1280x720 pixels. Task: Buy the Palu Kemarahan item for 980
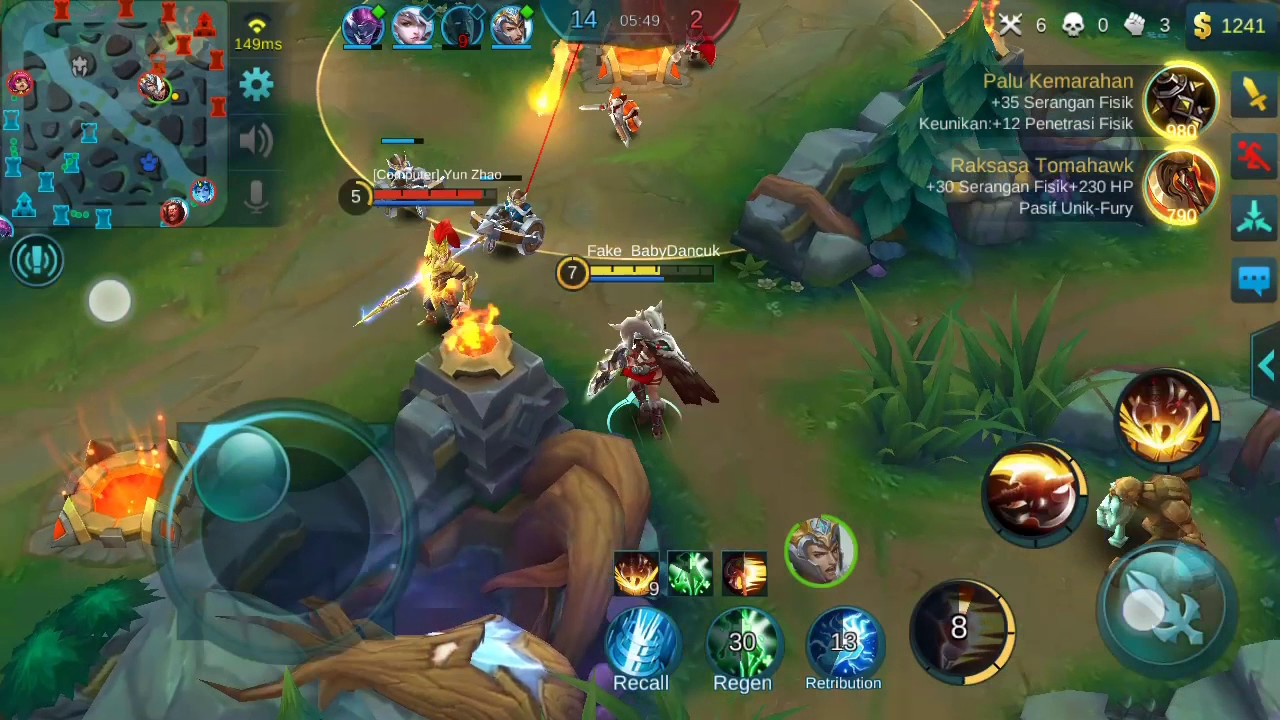(1181, 102)
